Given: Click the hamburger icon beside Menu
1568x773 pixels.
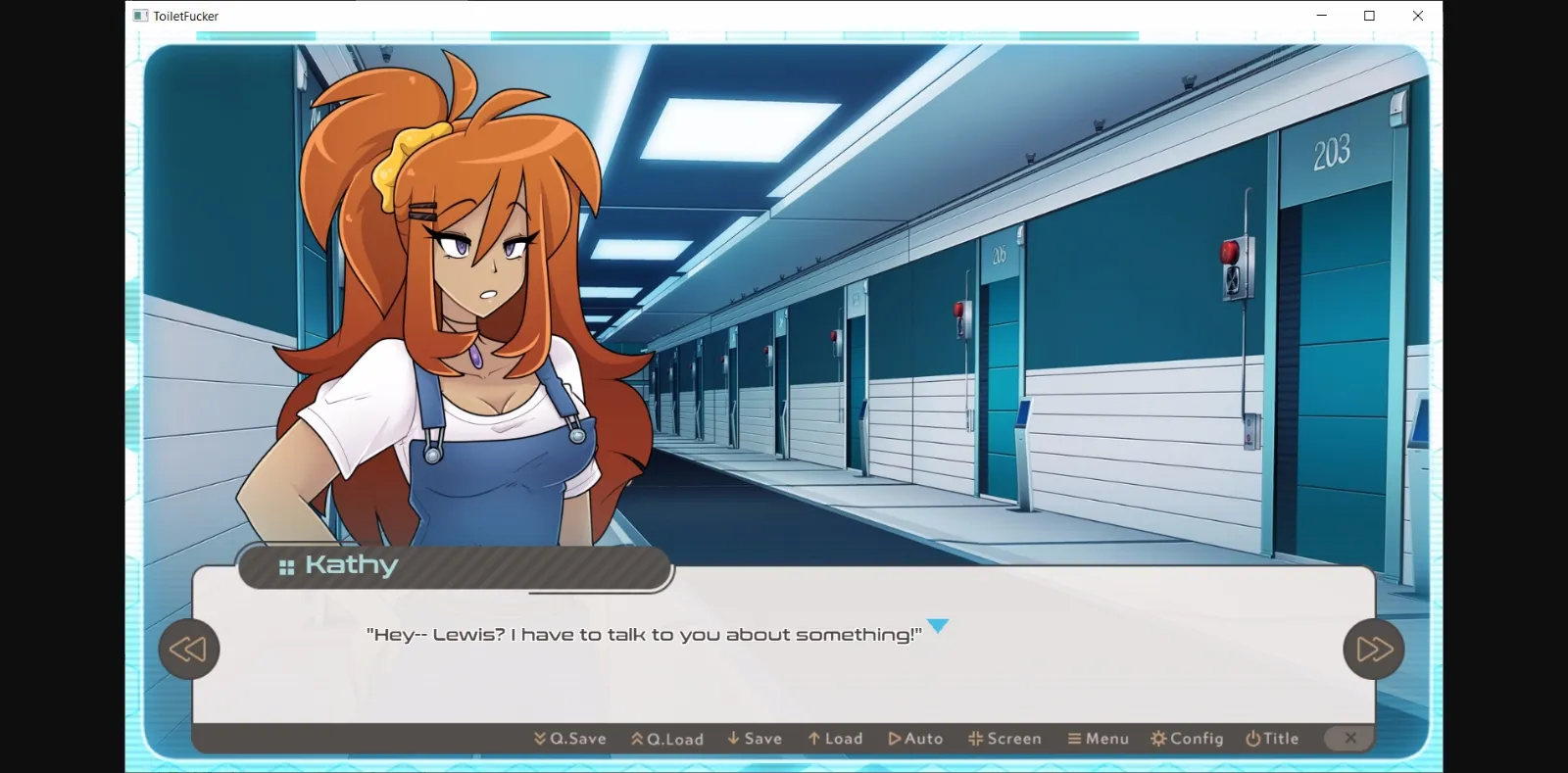Looking at the screenshot, I should pos(1072,739).
